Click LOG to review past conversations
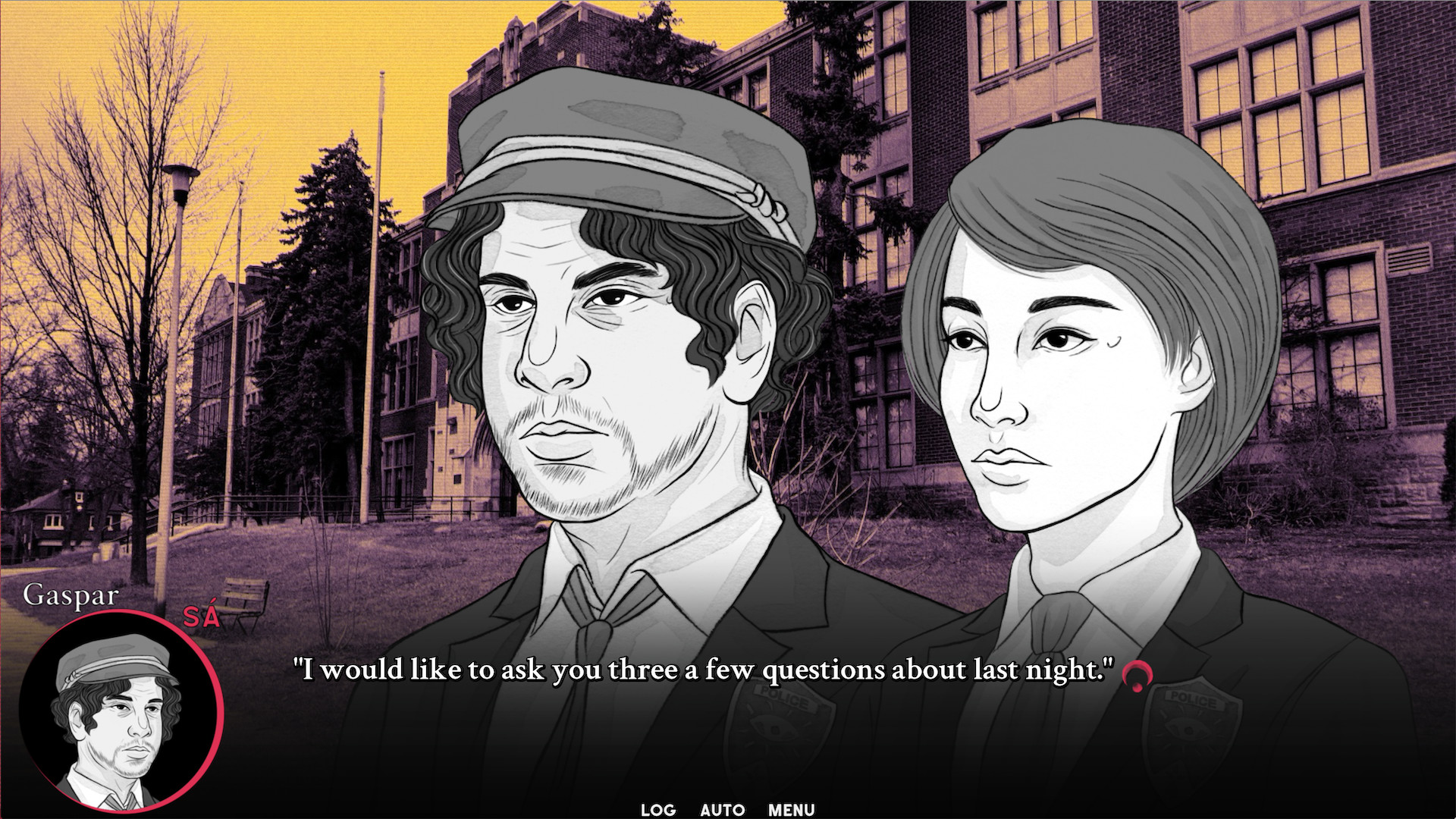Viewport: 1456px width, 819px height. [x=657, y=810]
